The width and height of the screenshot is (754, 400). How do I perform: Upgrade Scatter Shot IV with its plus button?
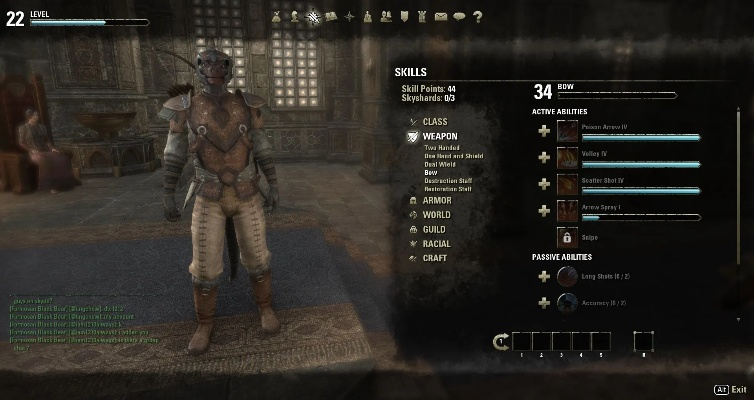[544, 184]
